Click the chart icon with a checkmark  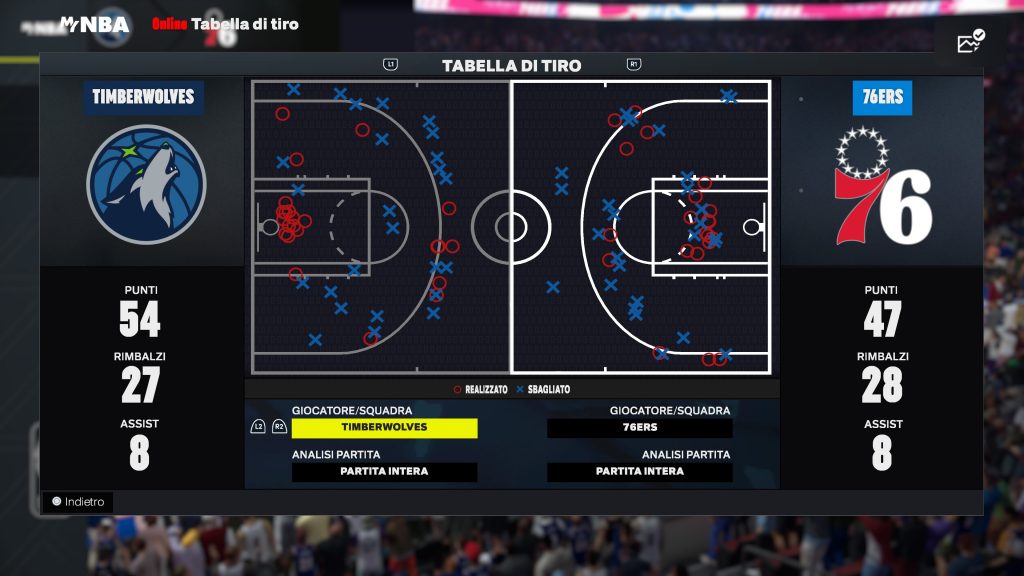[970, 42]
